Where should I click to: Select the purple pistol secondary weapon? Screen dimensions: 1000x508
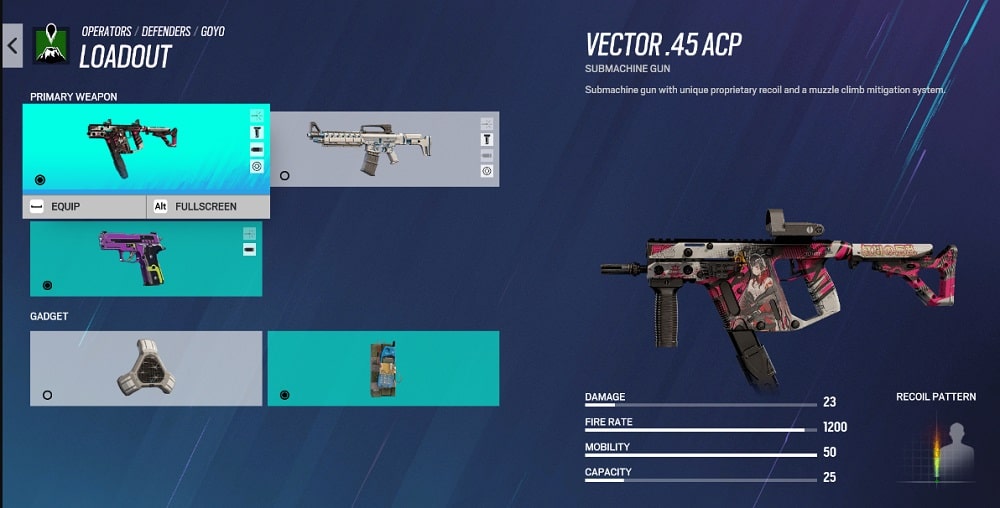click(146, 258)
